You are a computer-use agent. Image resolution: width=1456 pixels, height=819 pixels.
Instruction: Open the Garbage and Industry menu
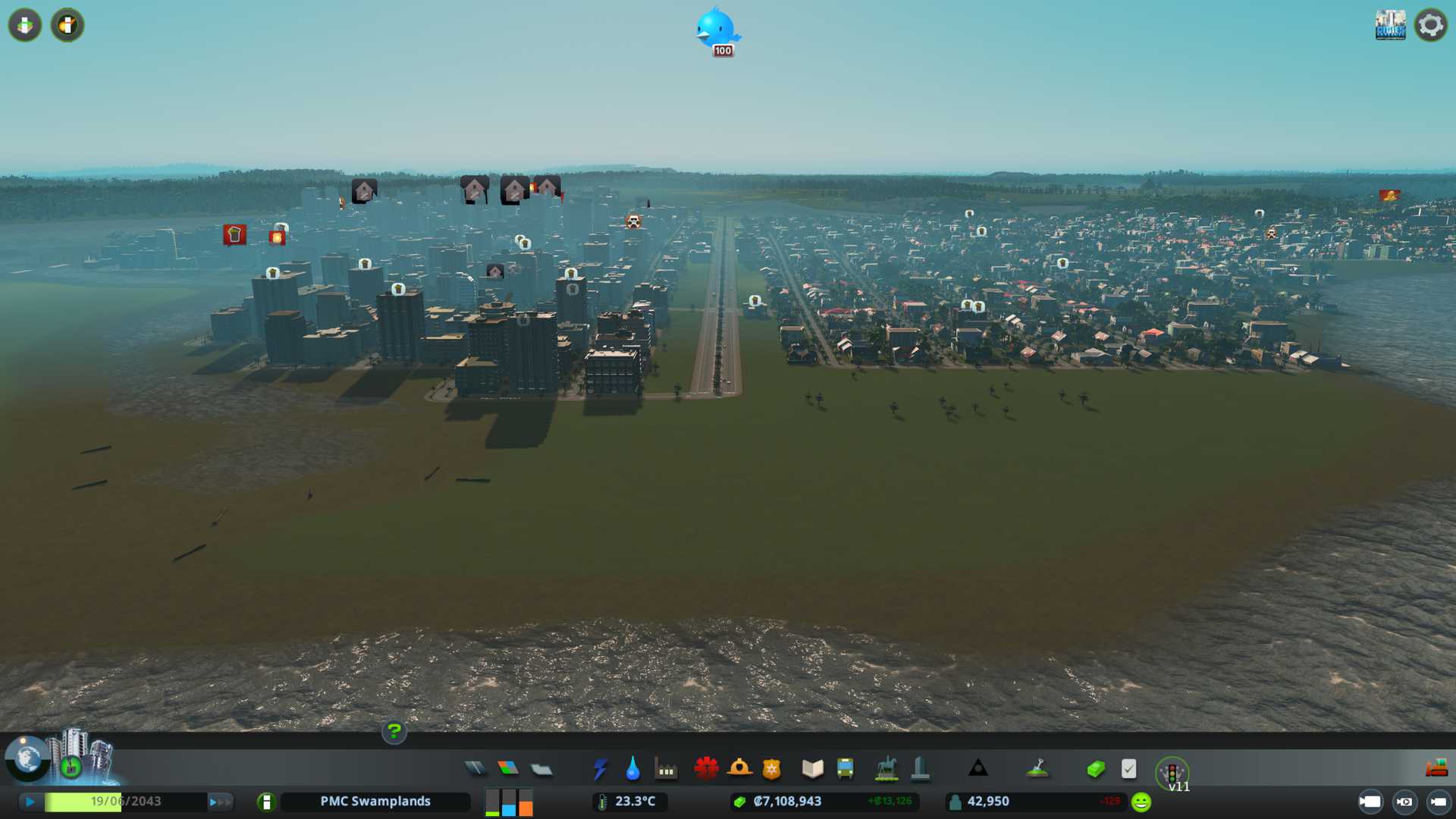pos(666,769)
